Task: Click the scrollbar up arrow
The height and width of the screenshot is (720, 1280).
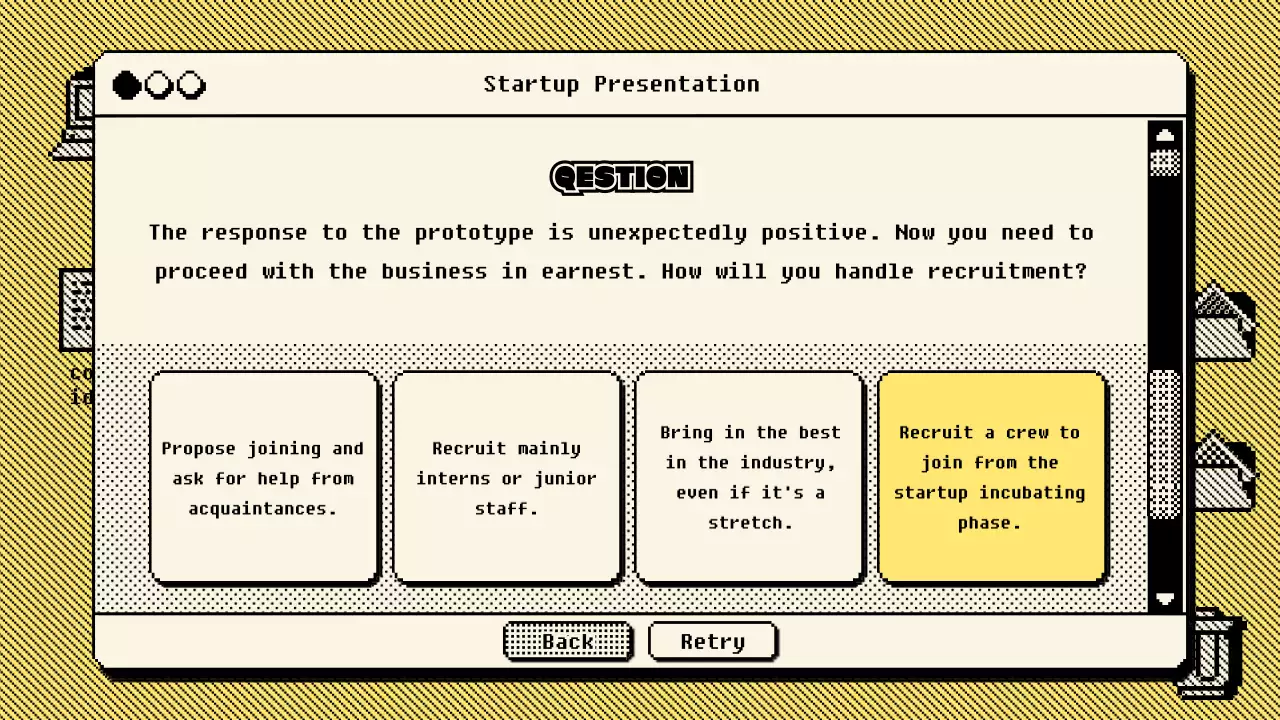Action: pos(1165,134)
